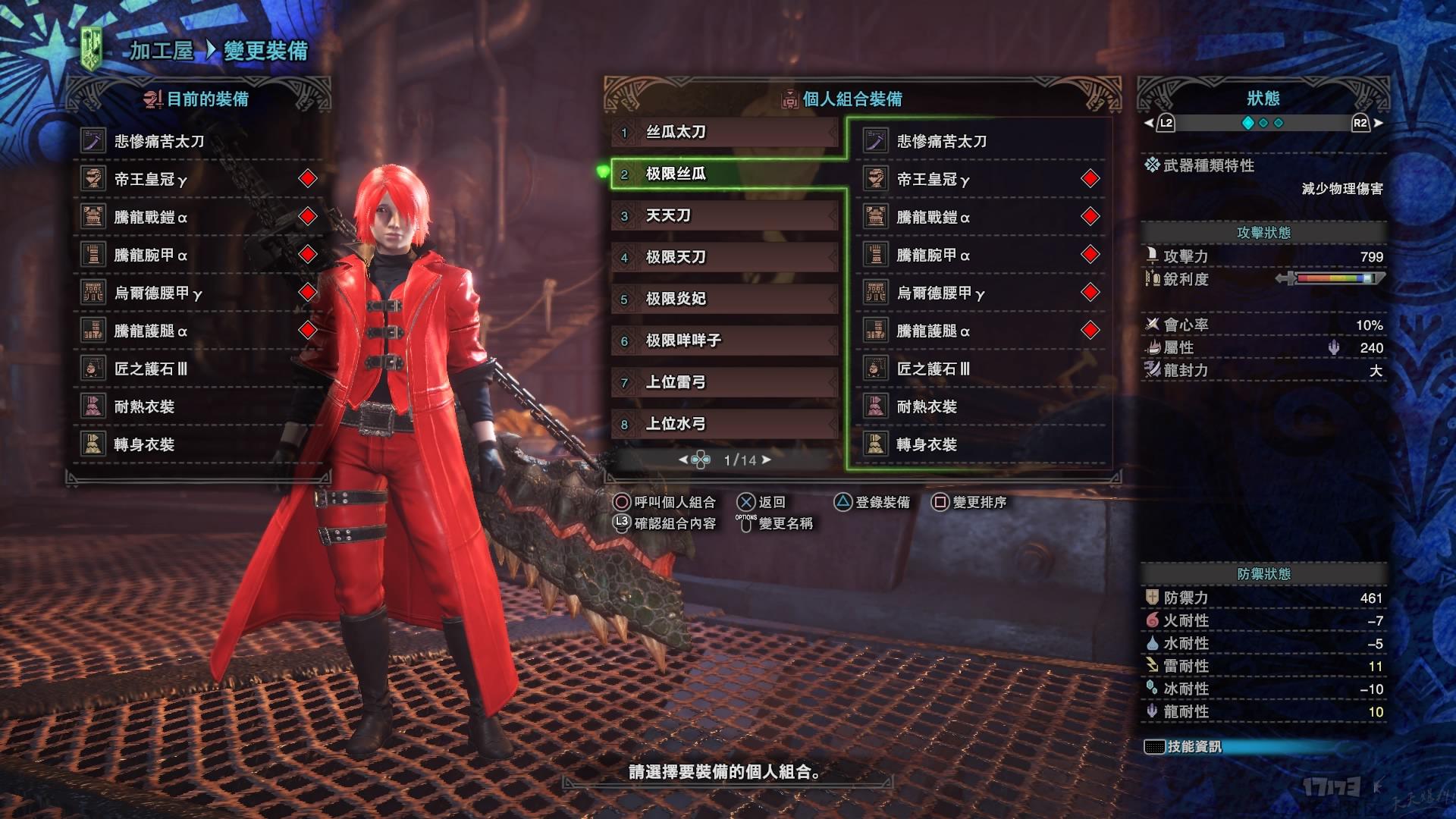Go to previous loadout page arrow

[682, 460]
